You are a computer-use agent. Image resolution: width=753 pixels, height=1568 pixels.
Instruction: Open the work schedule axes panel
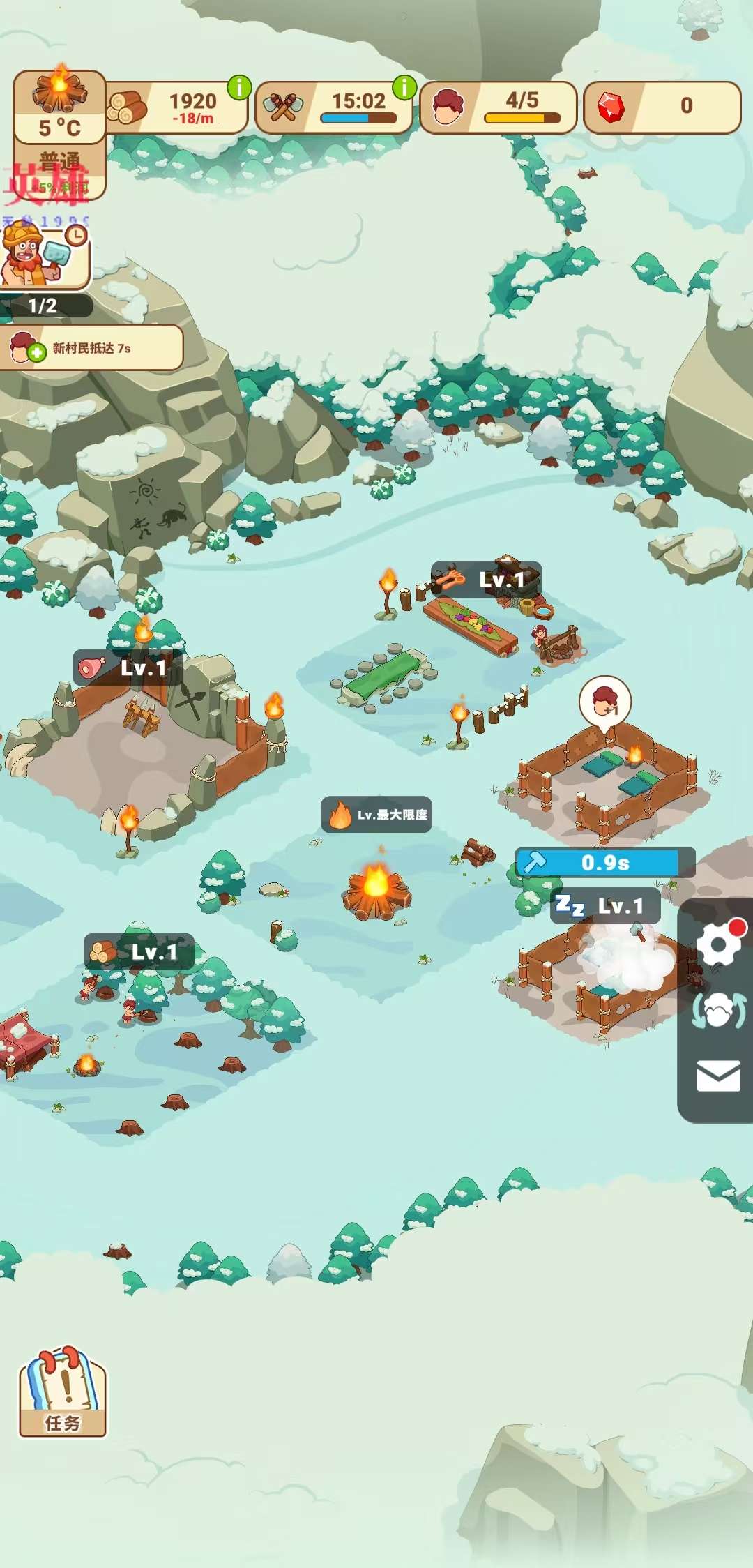tap(334, 107)
